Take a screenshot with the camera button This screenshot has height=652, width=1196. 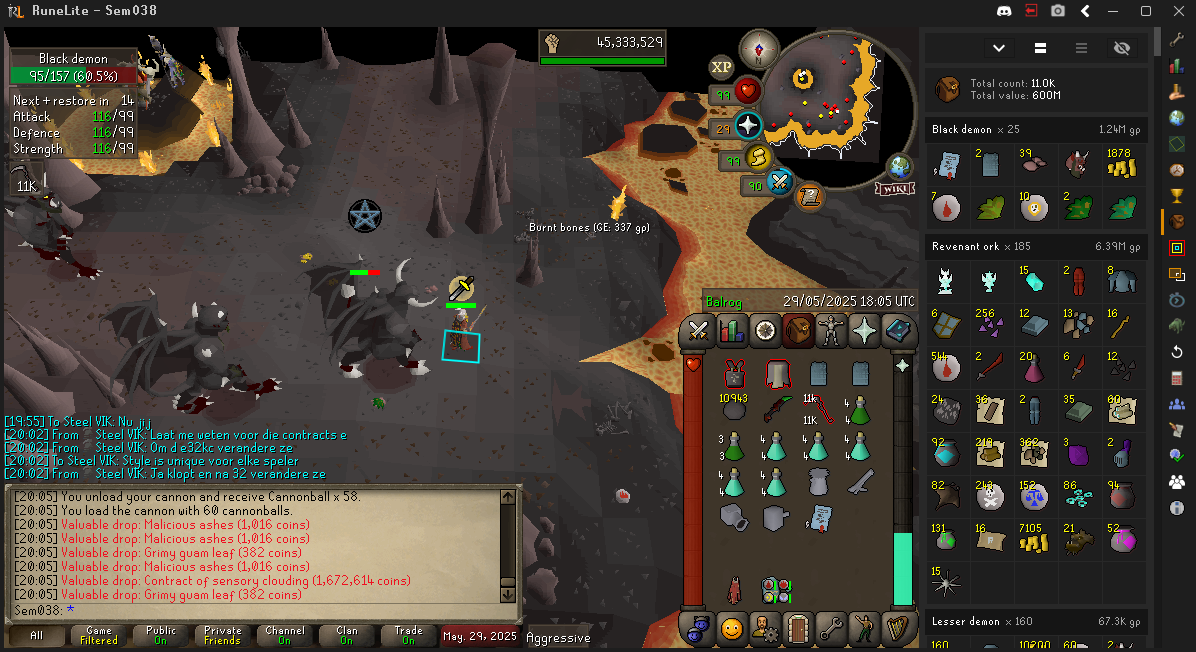[1058, 11]
